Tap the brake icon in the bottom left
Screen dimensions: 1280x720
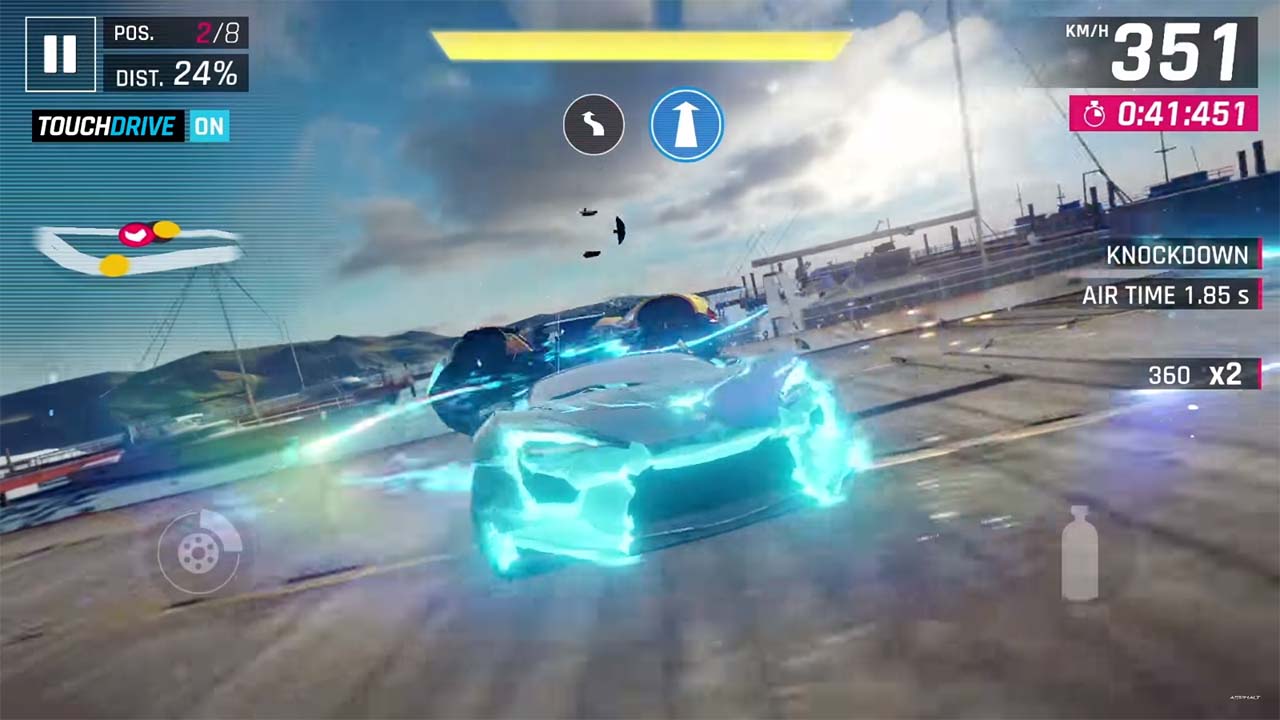point(200,553)
